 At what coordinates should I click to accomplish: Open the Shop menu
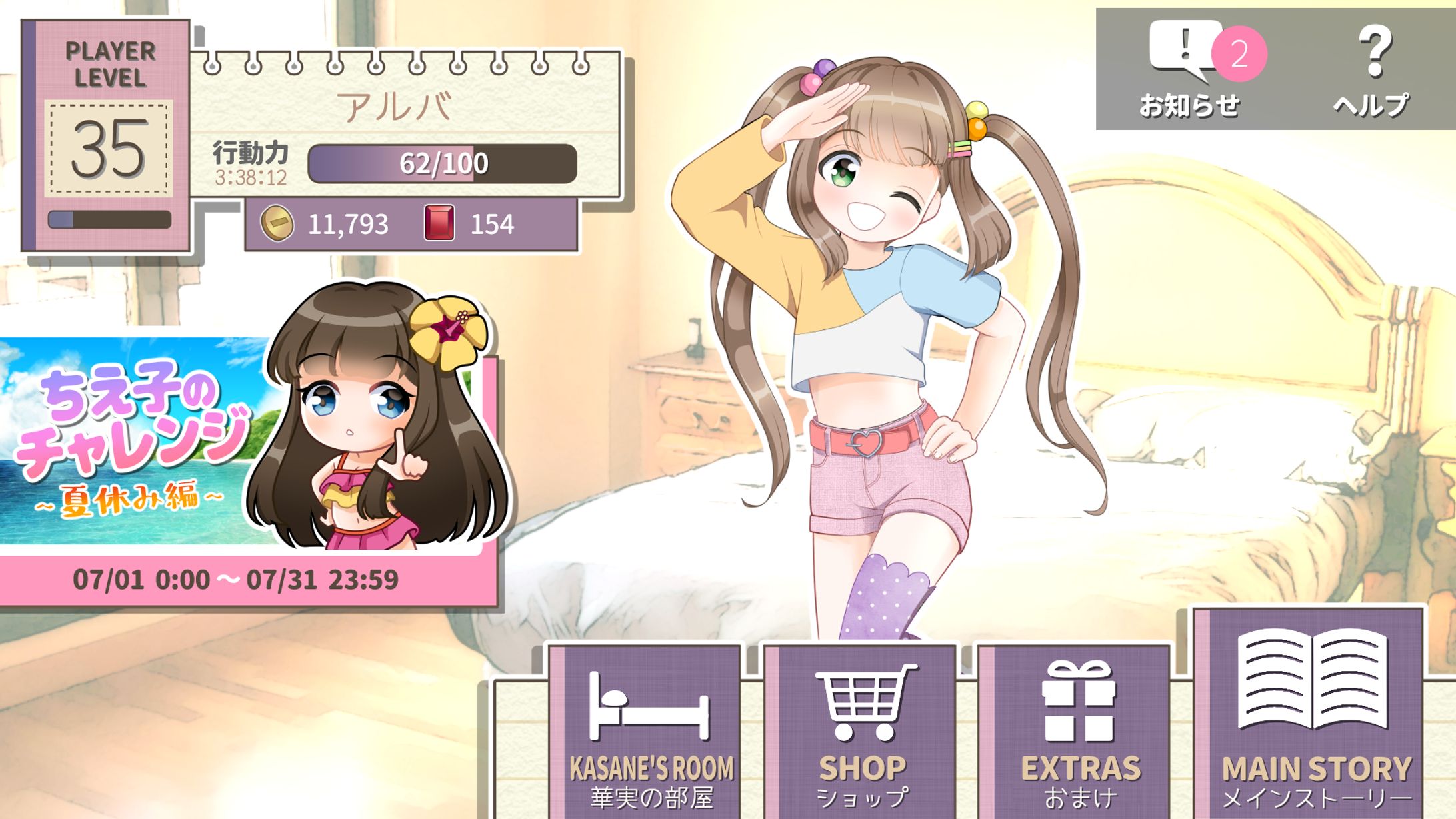click(x=863, y=733)
